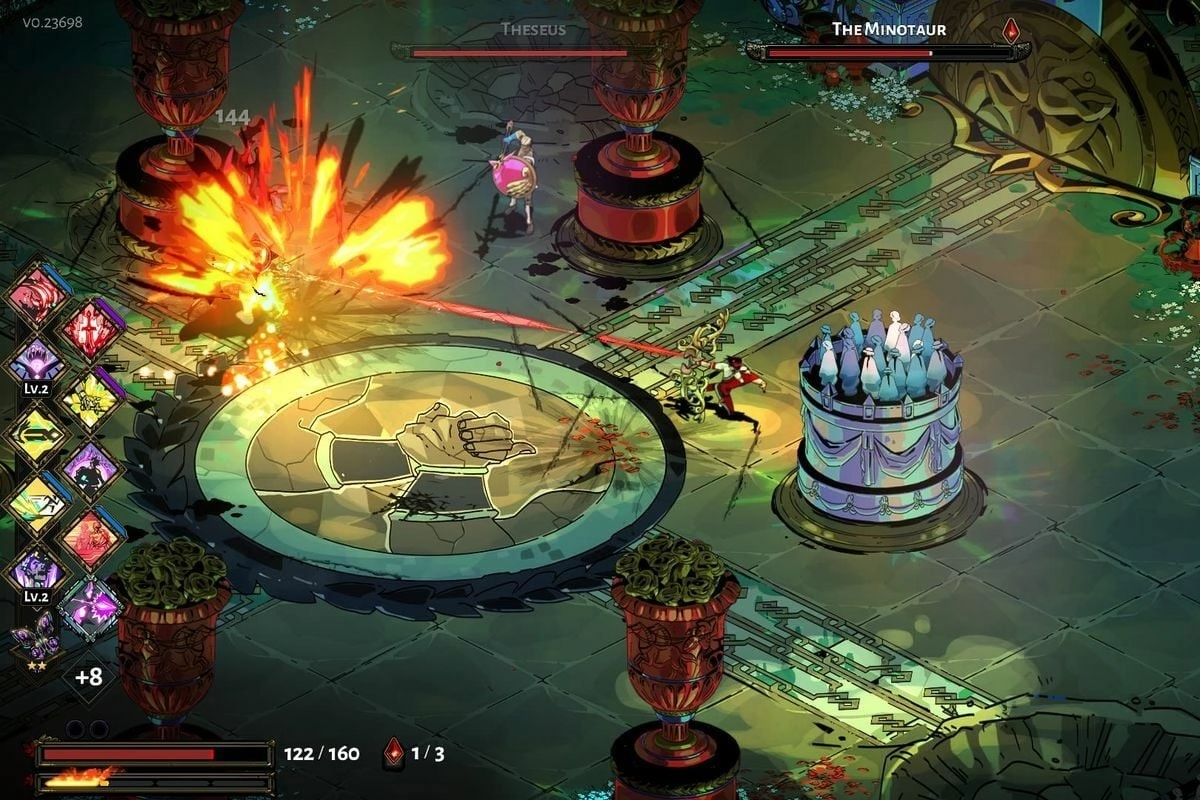Inspect the red sword boon icon
This screenshot has width=1200, height=800.
click(x=92, y=328)
